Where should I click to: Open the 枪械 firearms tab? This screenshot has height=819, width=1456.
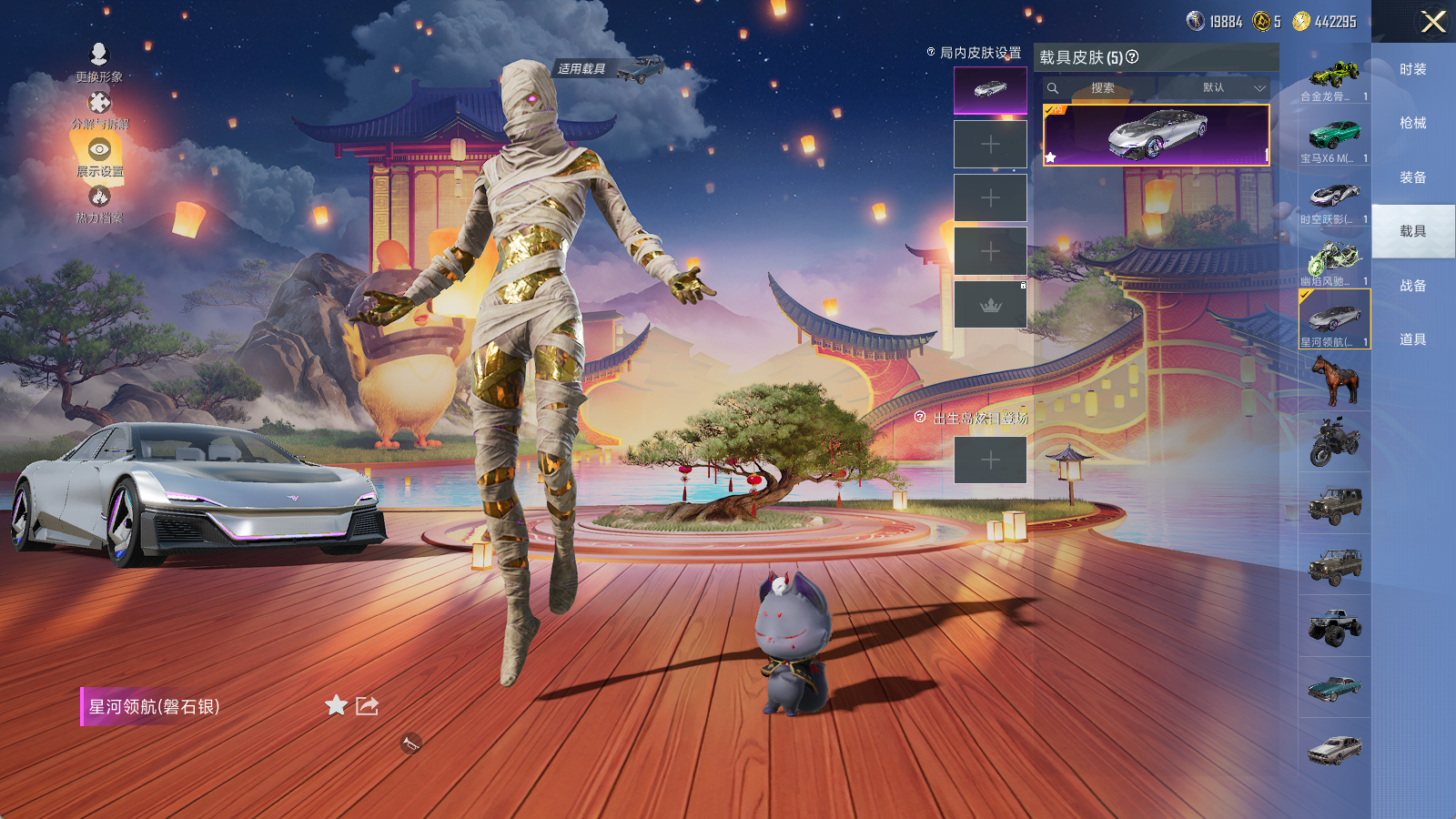1412,123
